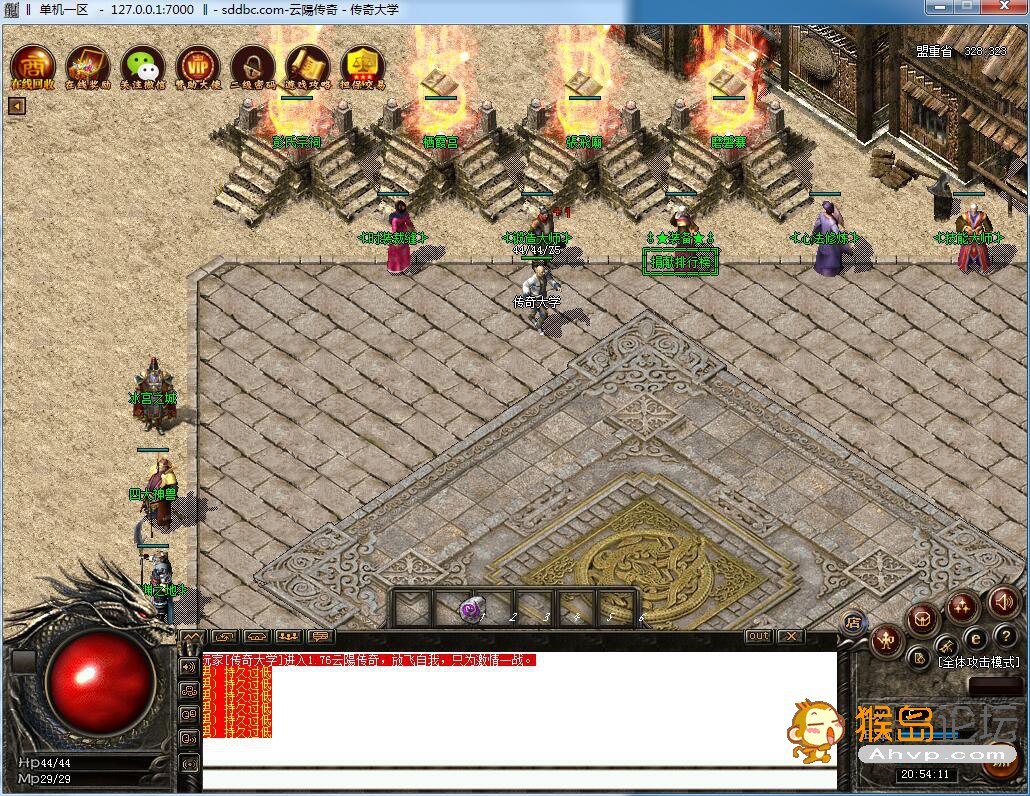1030x796 pixels.
Task: Collapse the top icon bar with the arrow
Action: click(16, 106)
